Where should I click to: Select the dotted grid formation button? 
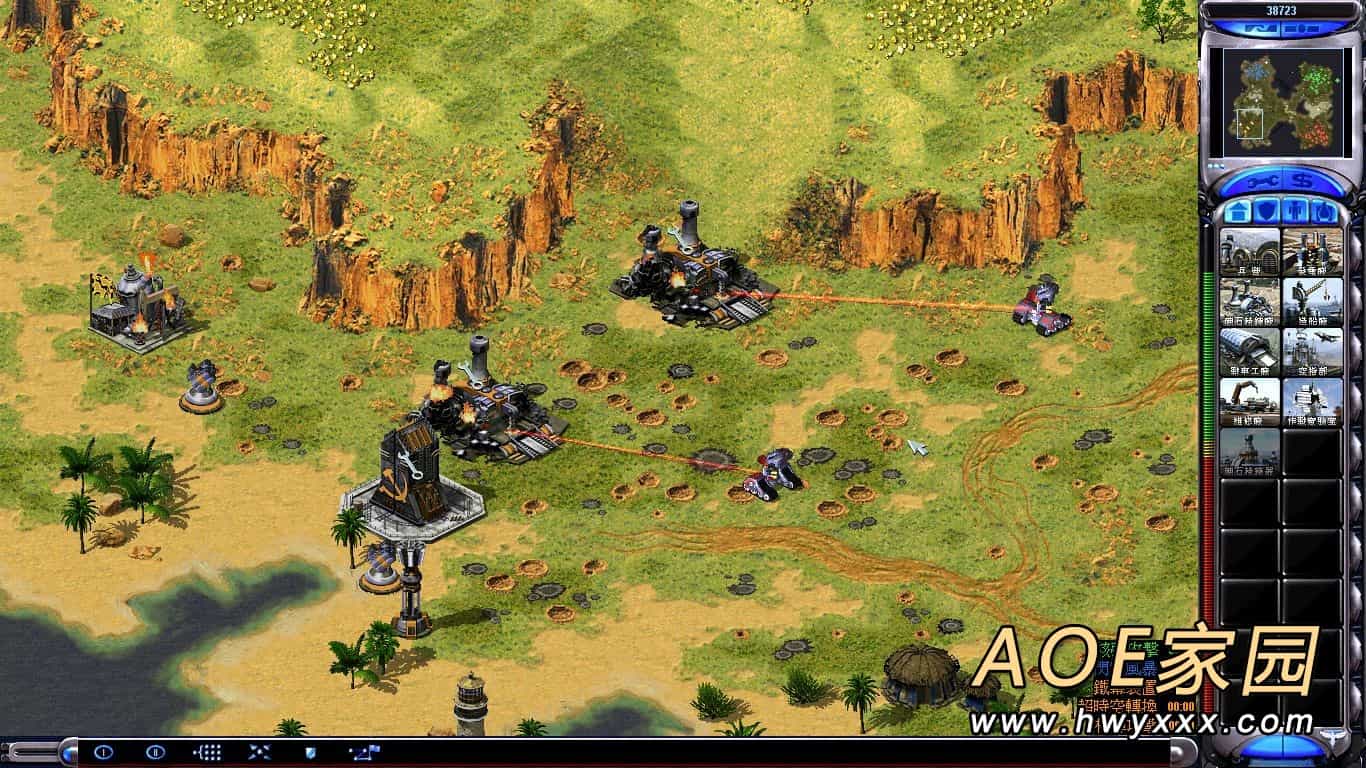[207, 752]
